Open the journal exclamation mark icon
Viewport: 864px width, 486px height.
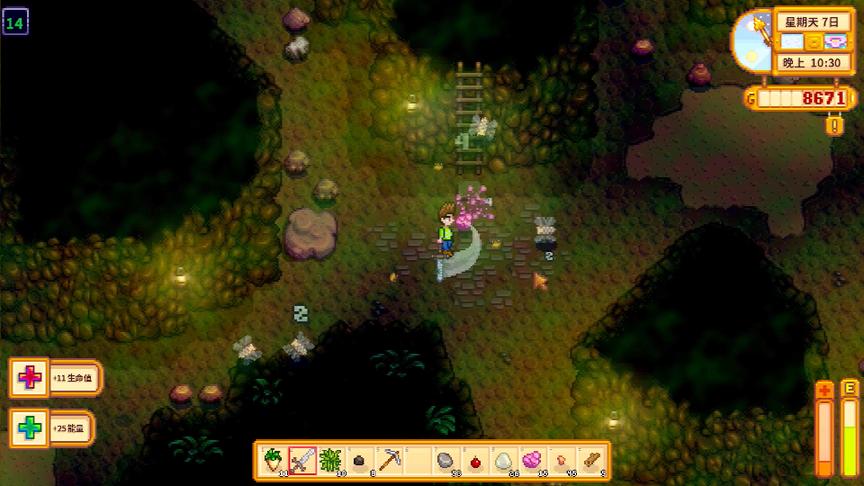click(x=834, y=126)
